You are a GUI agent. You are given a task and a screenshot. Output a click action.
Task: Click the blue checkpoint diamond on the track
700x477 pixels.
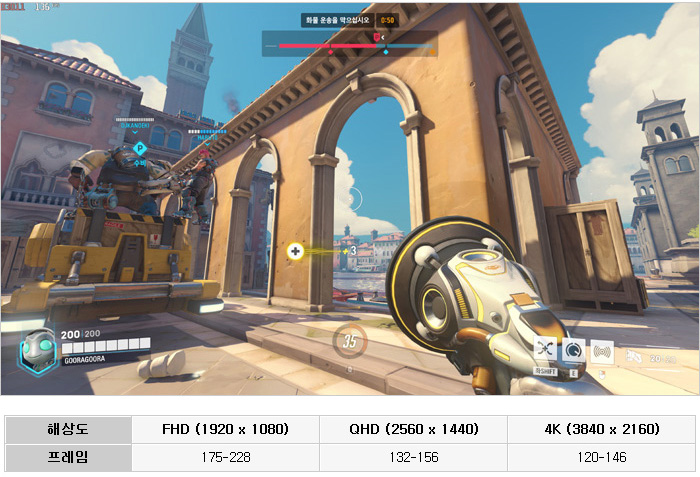coord(385,50)
